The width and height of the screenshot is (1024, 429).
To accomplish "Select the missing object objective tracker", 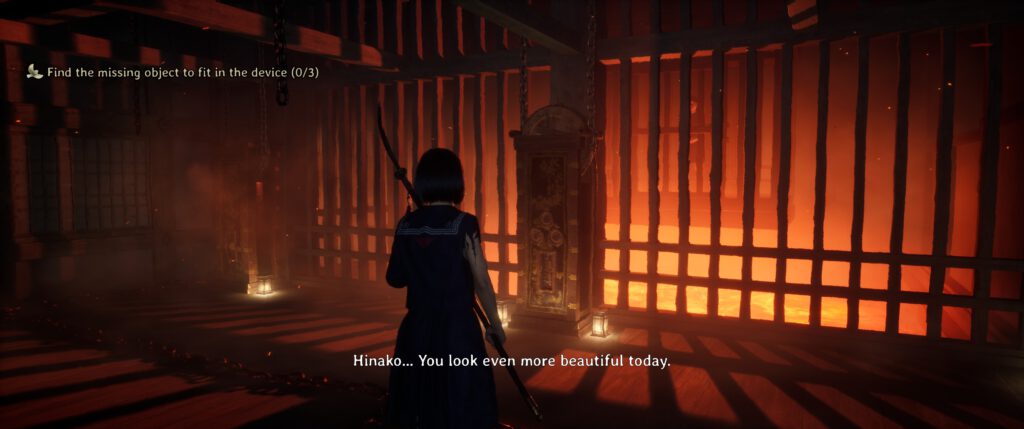I will point(172,71).
